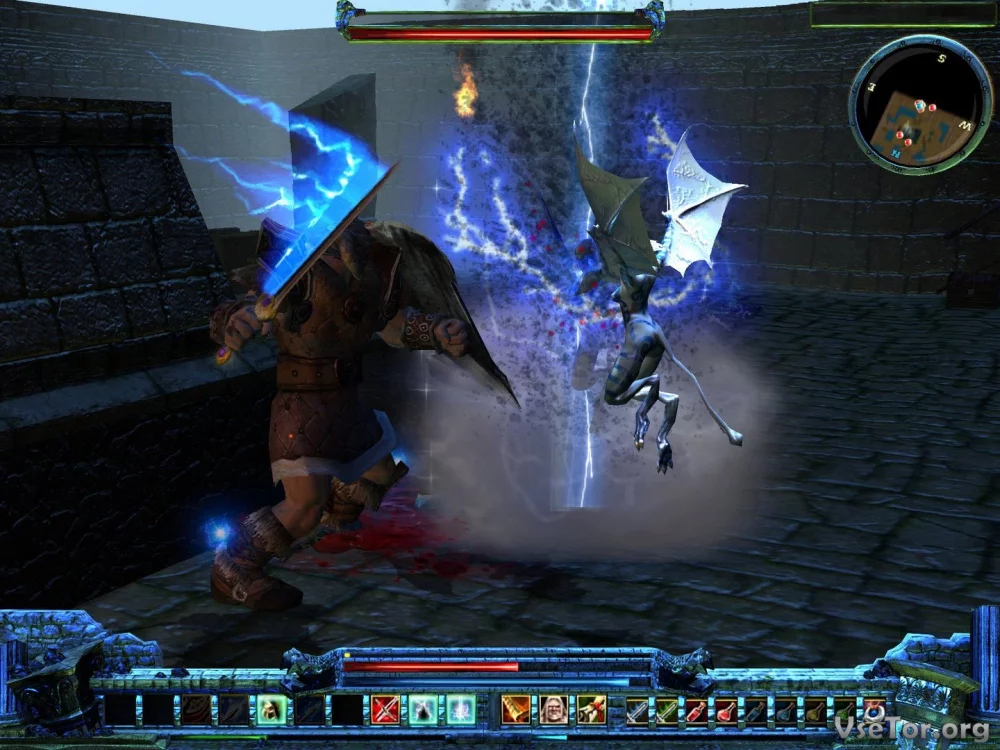This screenshot has width=1000, height=750.
Task: Select the dark red swirl skill slot
Action: [x=196, y=709]
